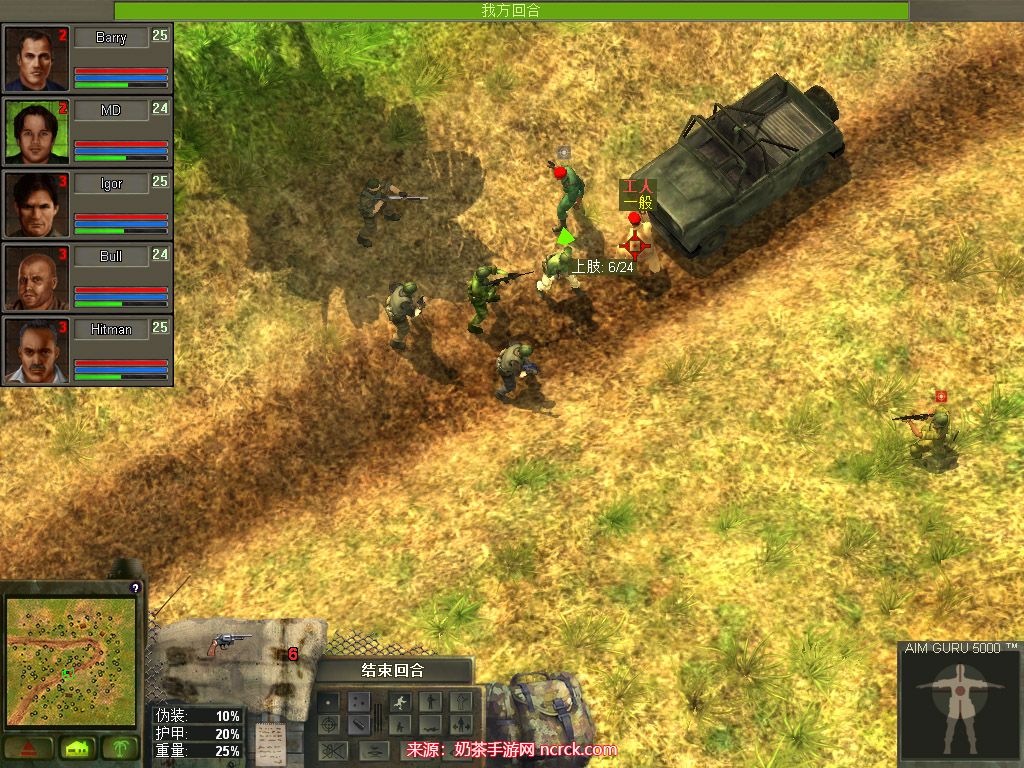Screen dimensions: 1024x768
Task: Activate the crosshair aimed shot button
Action: (x=328, y=725)
